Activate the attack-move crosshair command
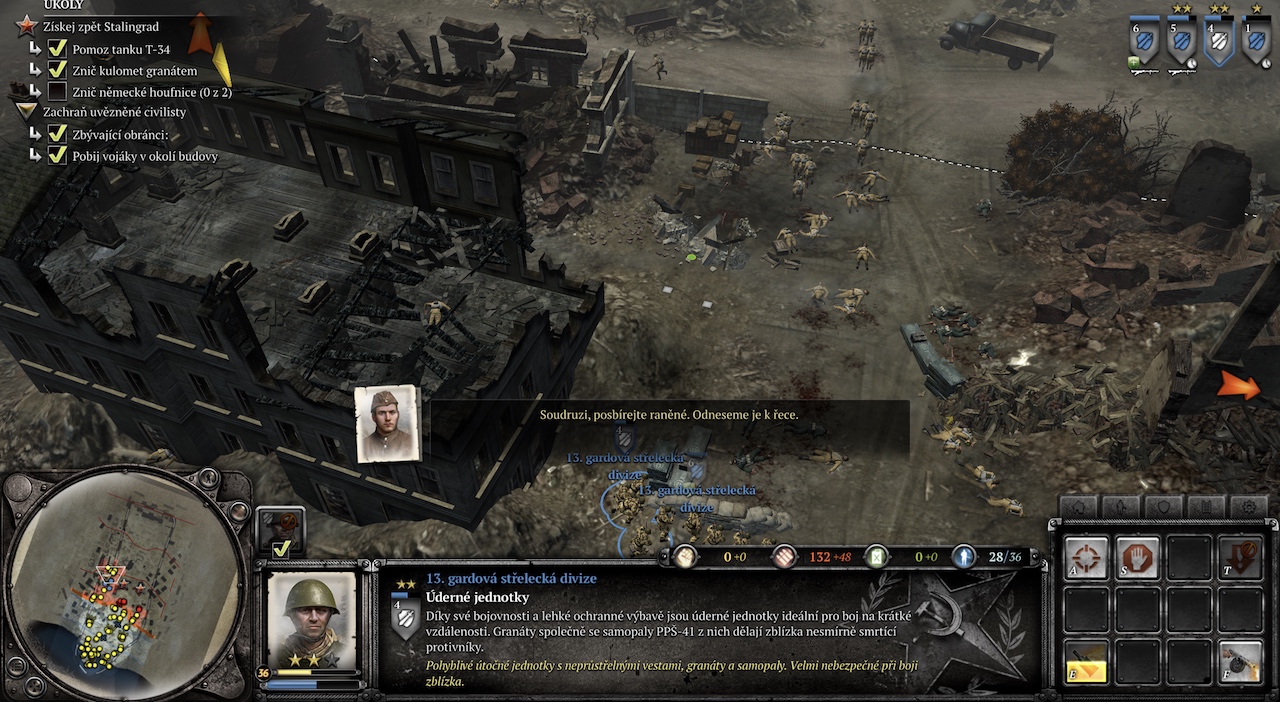1280x702 pixels. coord(1086,557)
